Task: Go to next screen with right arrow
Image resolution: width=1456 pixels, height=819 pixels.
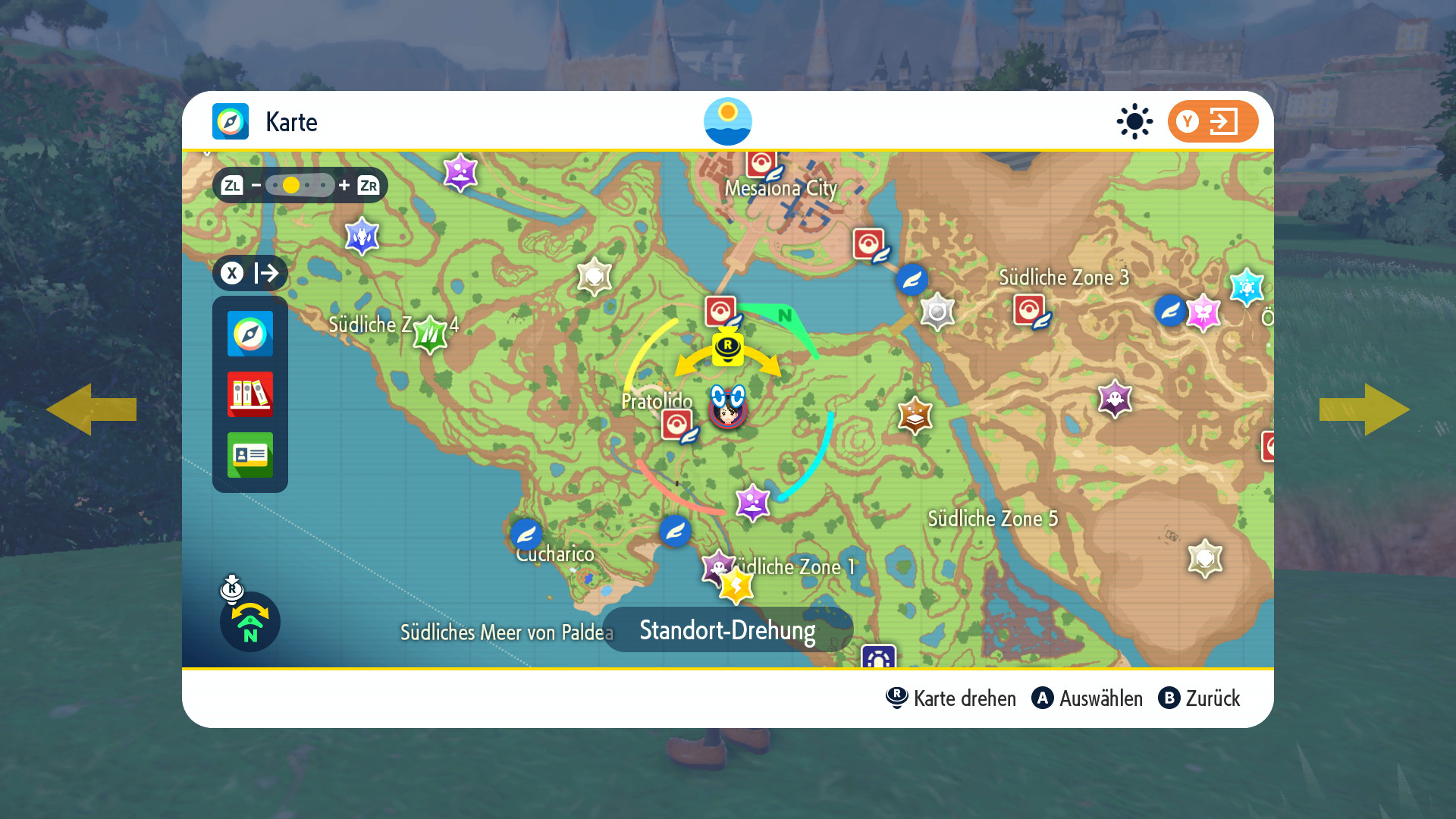Action: [1364, 409]
